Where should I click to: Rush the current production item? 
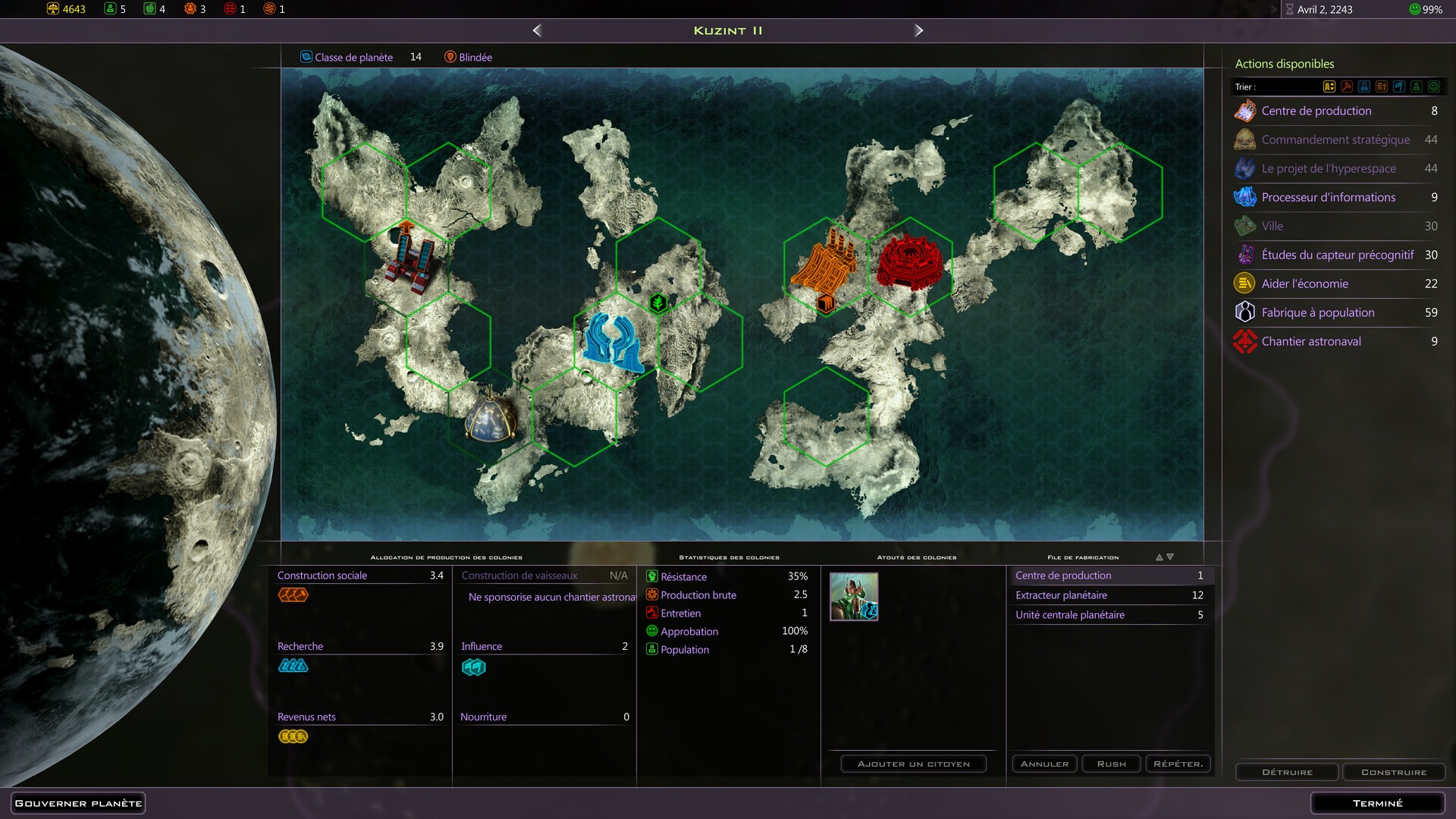point(1111,764)
